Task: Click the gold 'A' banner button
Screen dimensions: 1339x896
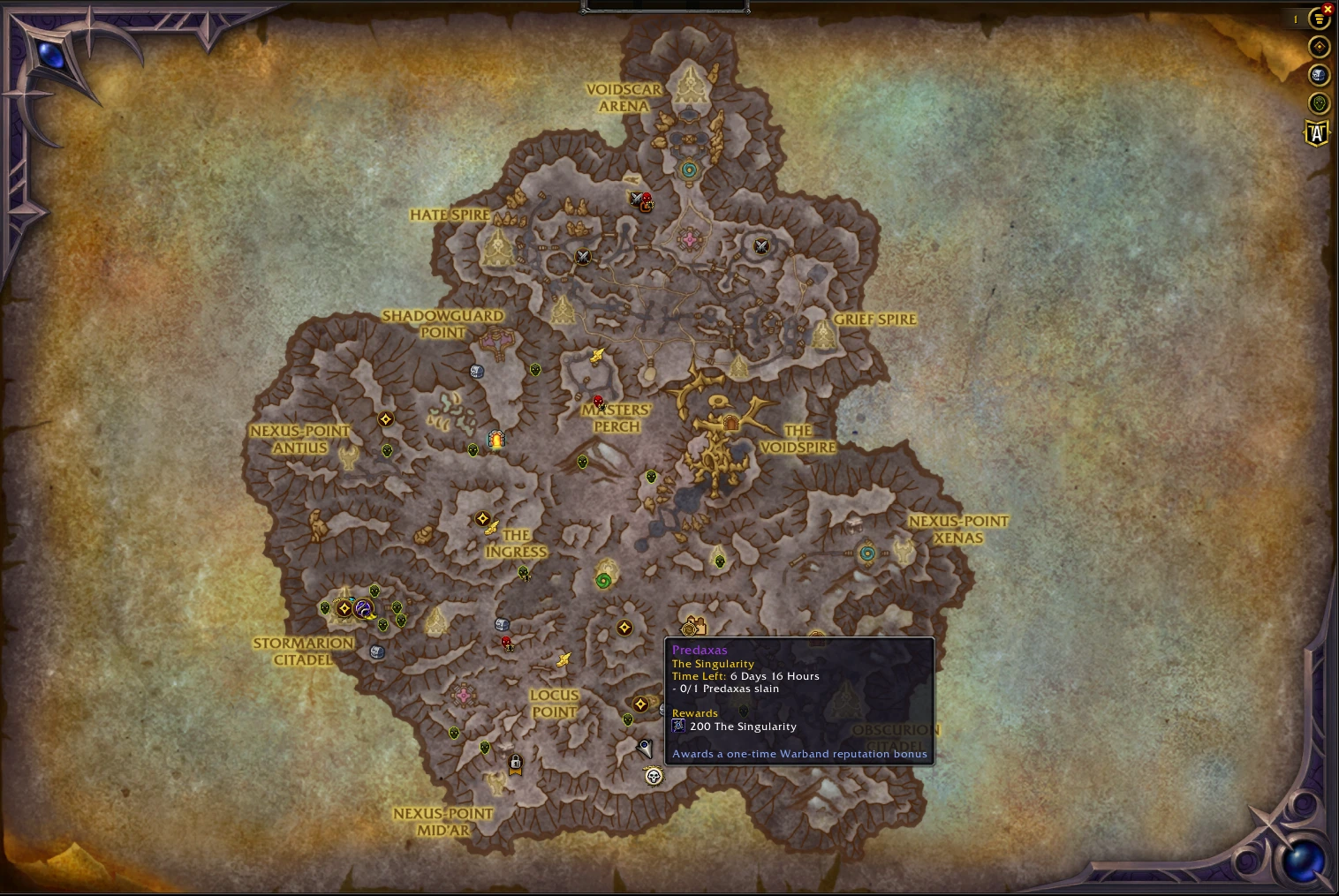Action: click(1317, 133)
